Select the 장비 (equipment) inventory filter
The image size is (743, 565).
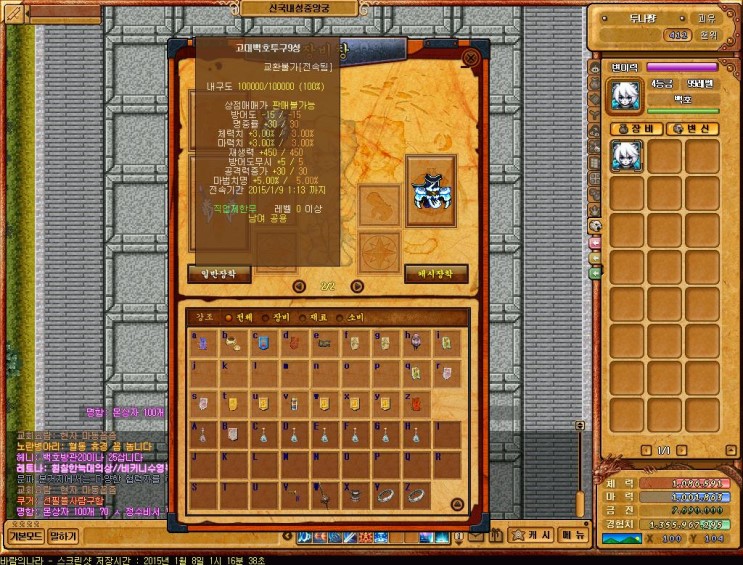pos(280,317)
